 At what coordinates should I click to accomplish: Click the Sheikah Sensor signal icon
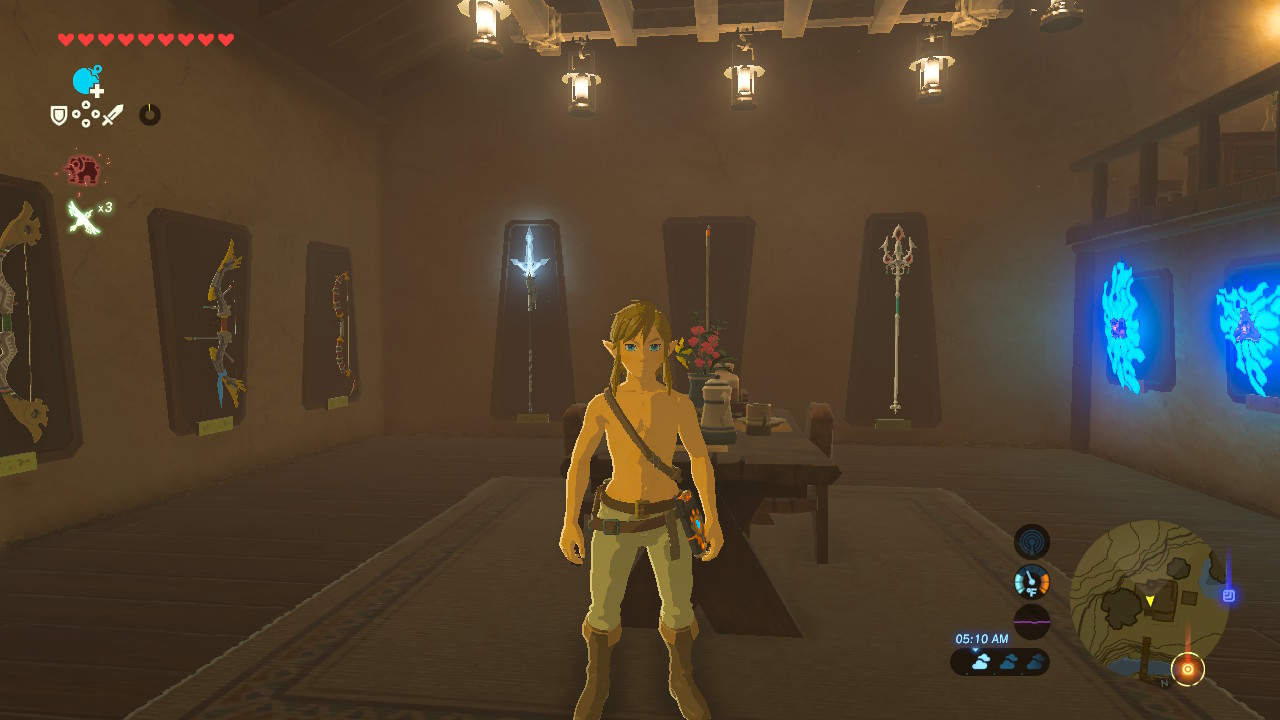1031,542
